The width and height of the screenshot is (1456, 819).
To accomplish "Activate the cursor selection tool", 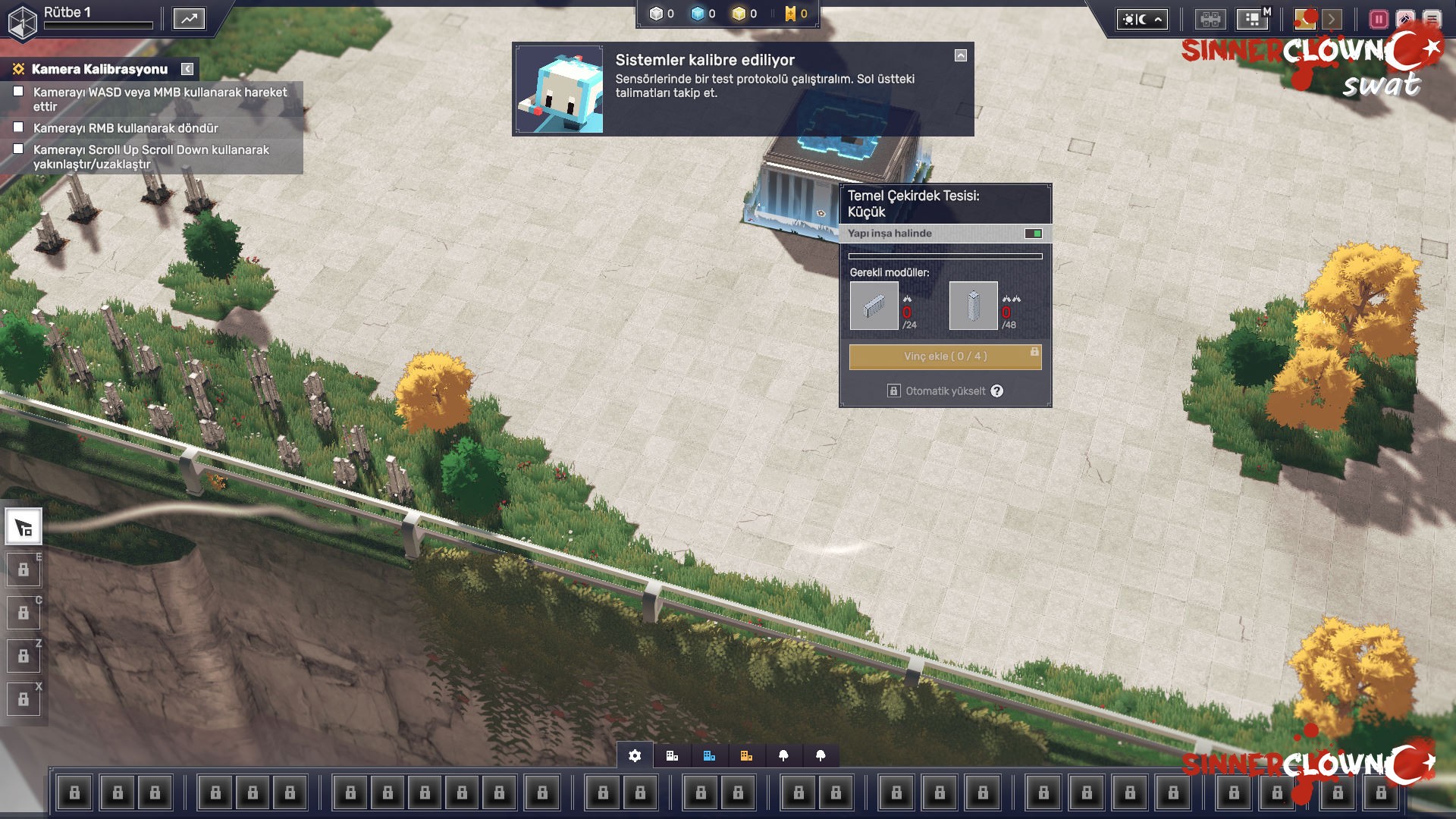I will tap(24, 527).
